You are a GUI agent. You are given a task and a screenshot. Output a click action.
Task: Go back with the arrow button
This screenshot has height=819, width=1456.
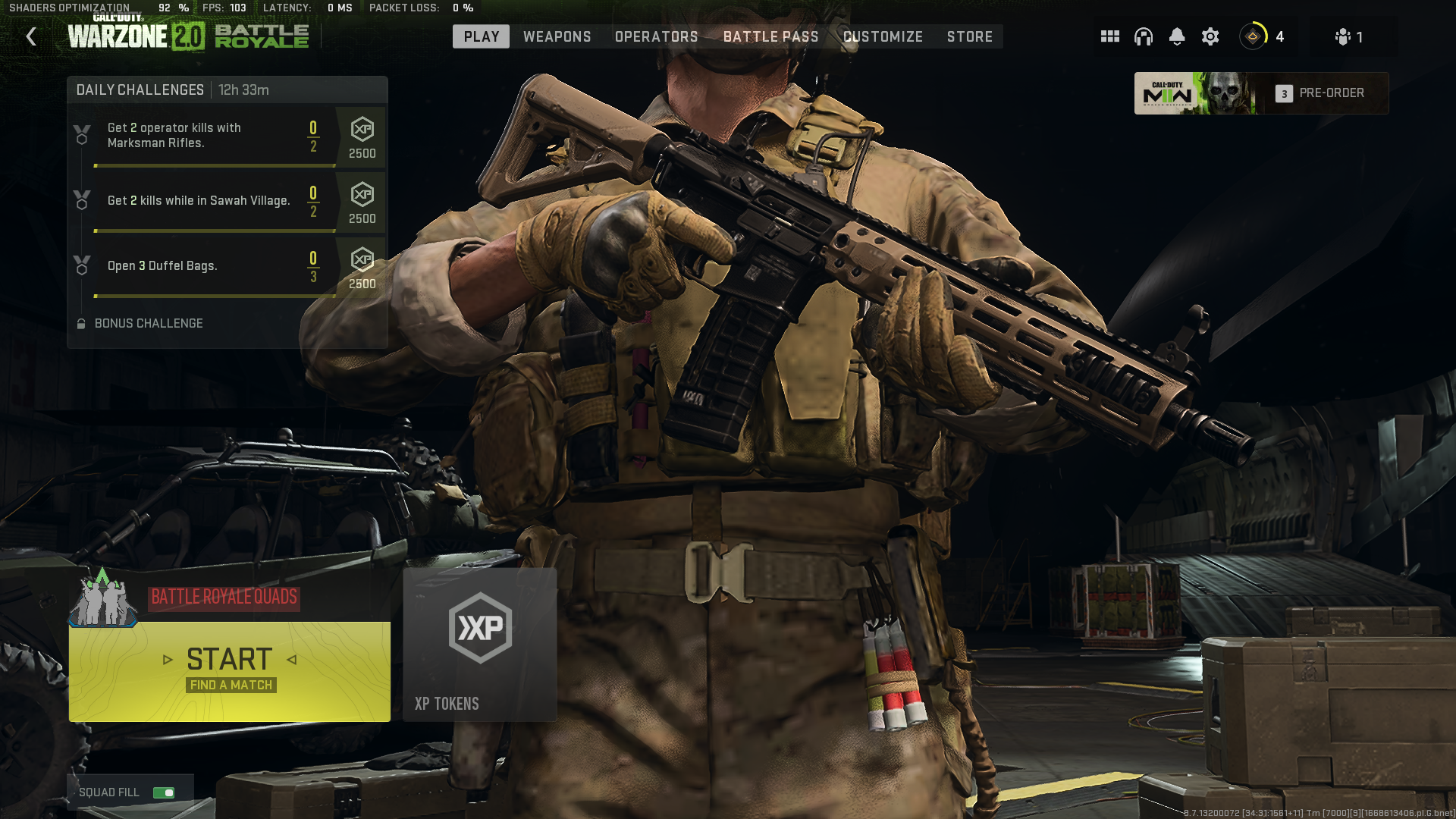pos(31,36)
